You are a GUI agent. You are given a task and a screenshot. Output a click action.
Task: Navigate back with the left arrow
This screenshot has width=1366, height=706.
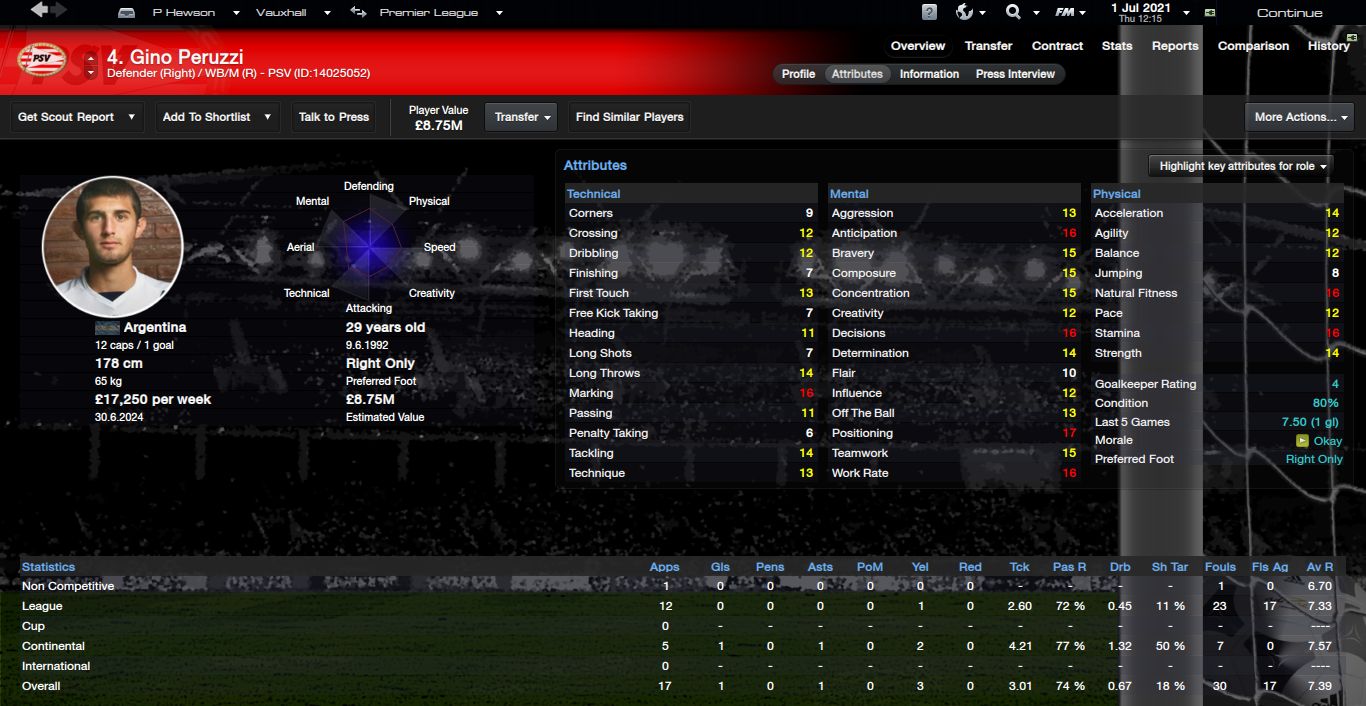click(x=39, y=11)
